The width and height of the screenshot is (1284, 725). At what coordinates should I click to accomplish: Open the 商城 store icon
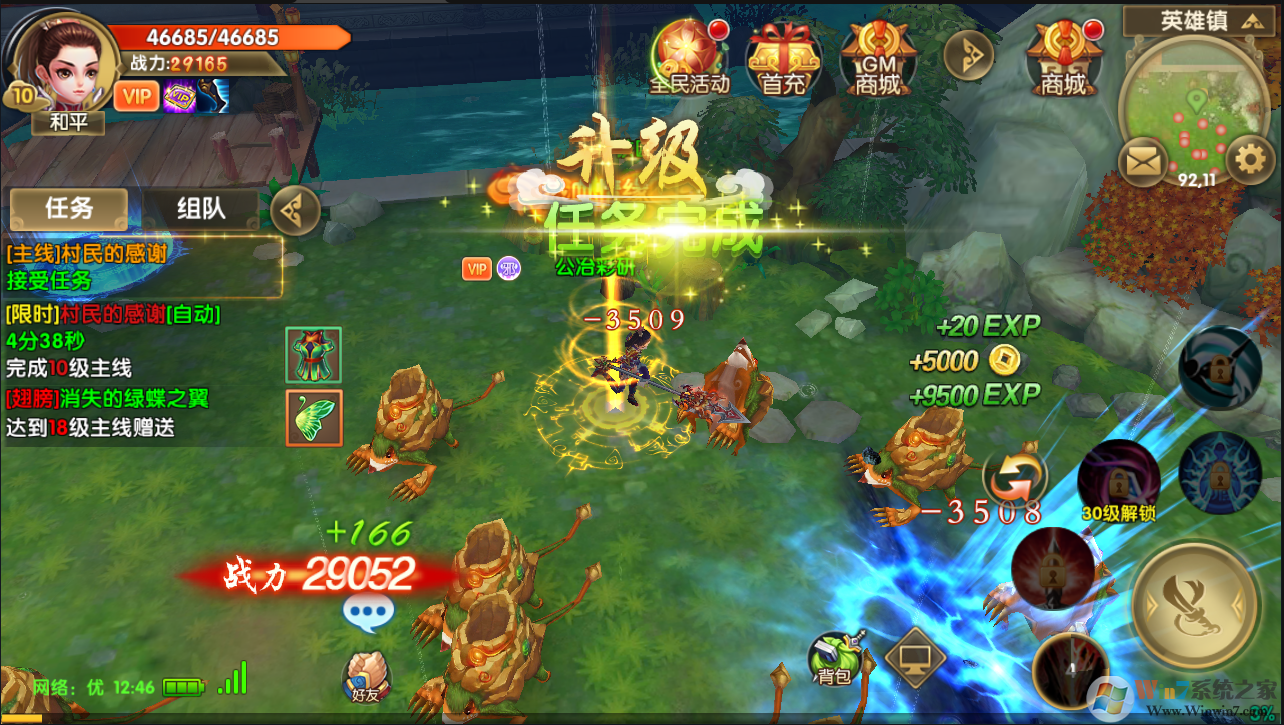[x=1063, y=57]
